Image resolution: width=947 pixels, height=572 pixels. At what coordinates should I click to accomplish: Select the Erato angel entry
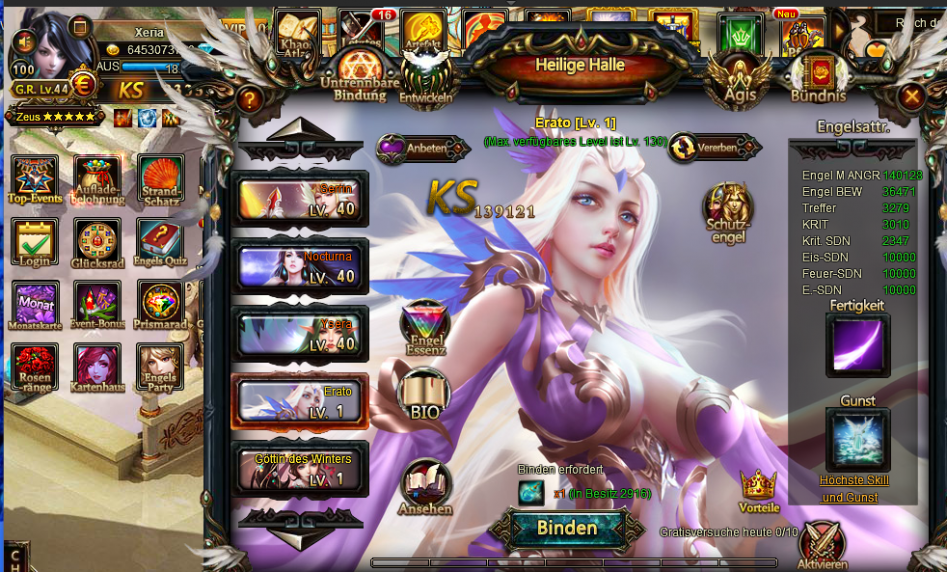pos(300,402)
